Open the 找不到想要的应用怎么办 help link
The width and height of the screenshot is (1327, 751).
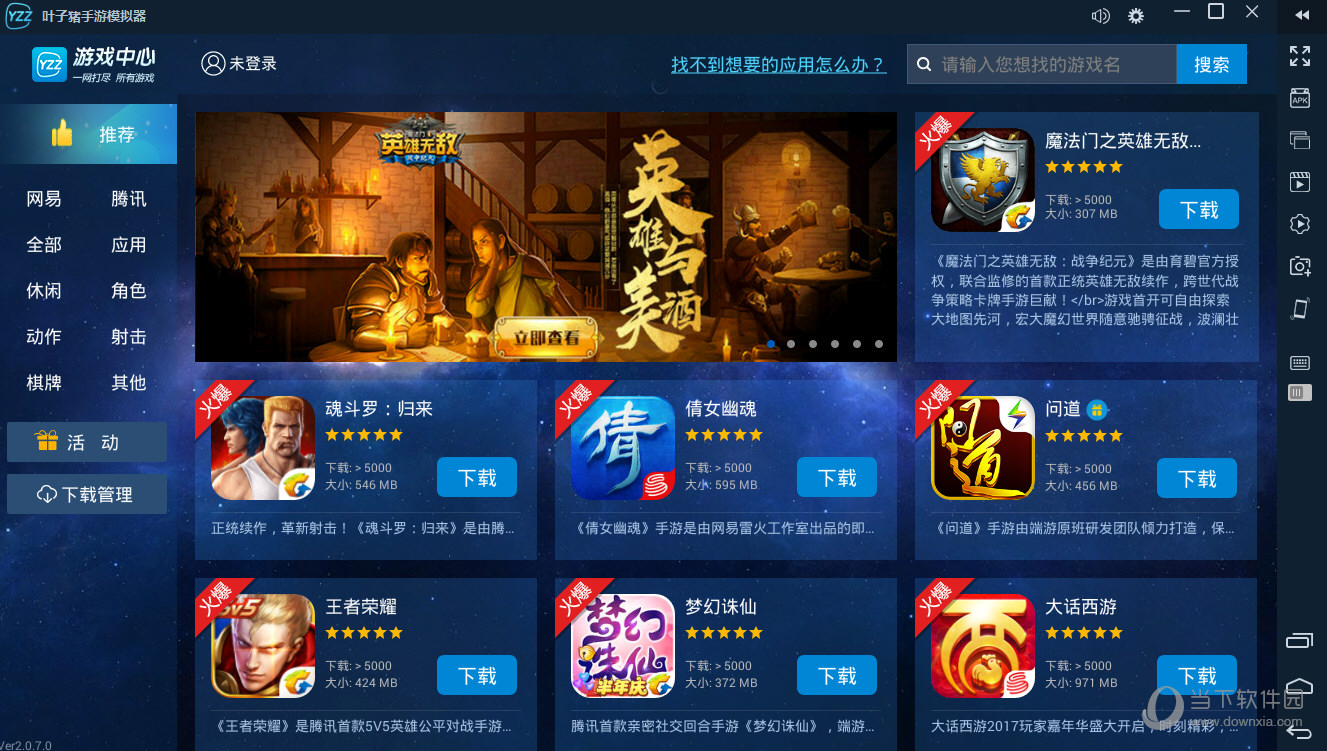click(x=779, y=64)
